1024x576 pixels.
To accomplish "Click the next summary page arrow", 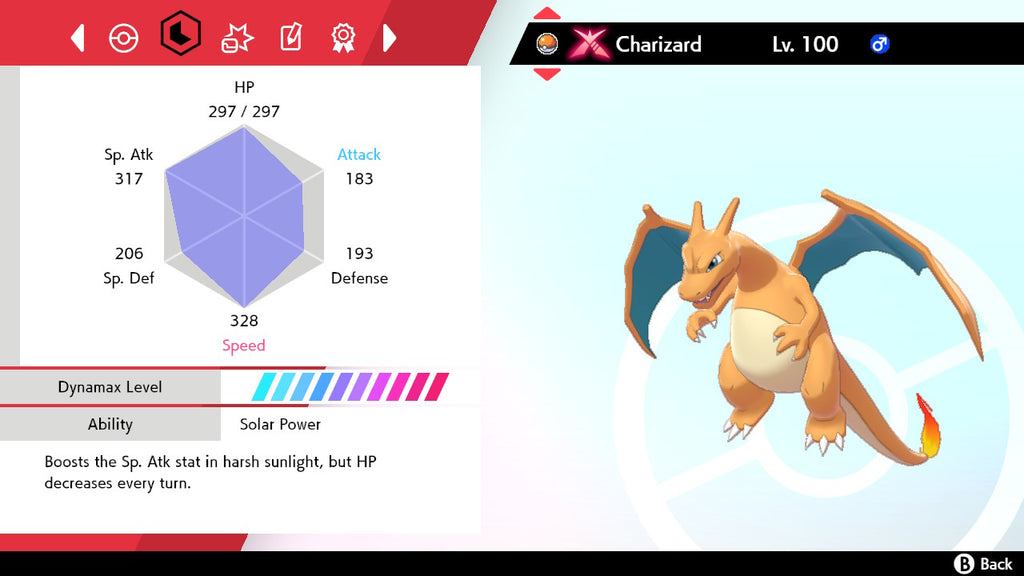I will click(390, 38).
